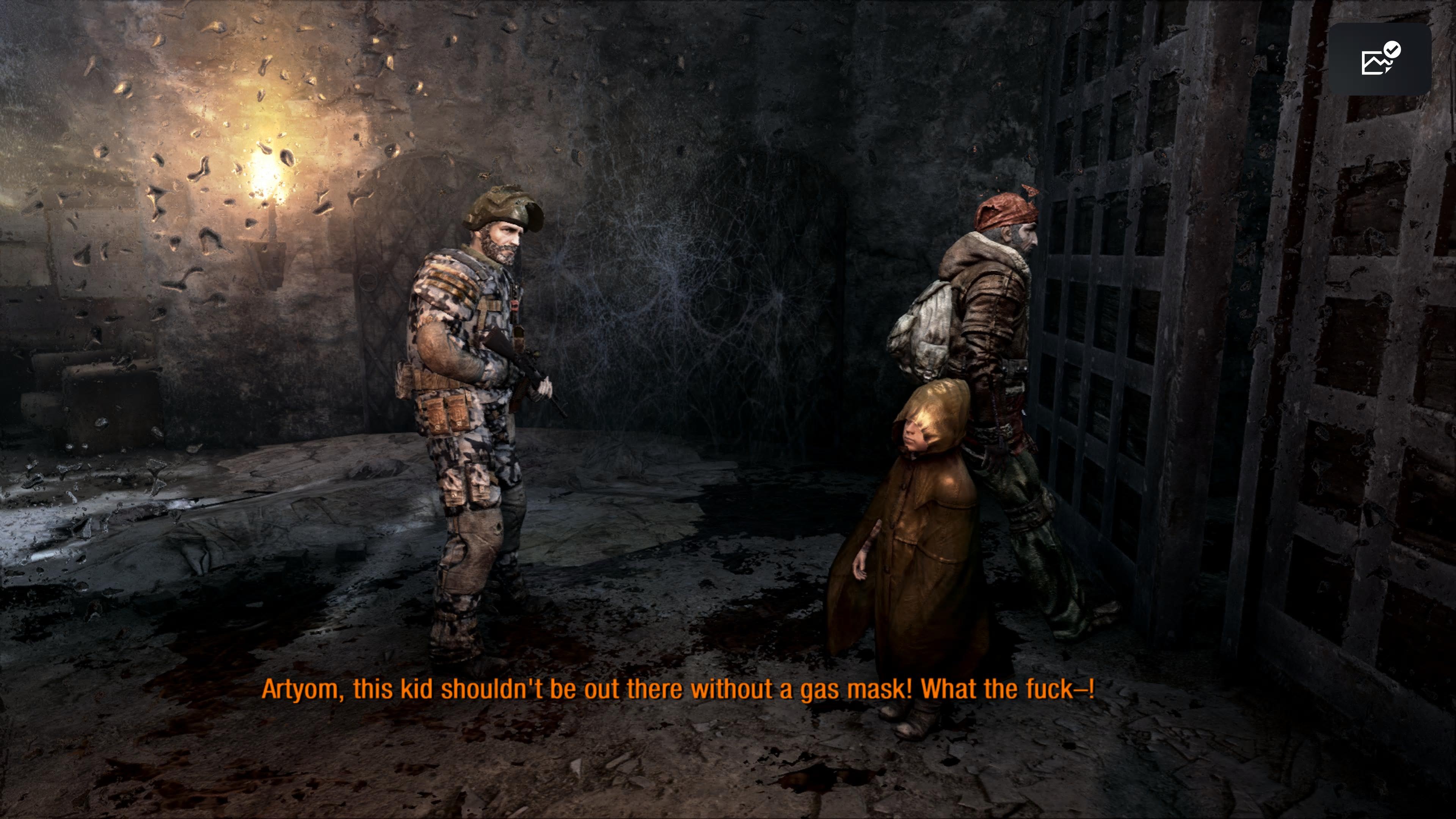The height and width of the screenshot is (819, 1456).
Task: Open the screenshot captured overlay icon
Action: 1379,59
